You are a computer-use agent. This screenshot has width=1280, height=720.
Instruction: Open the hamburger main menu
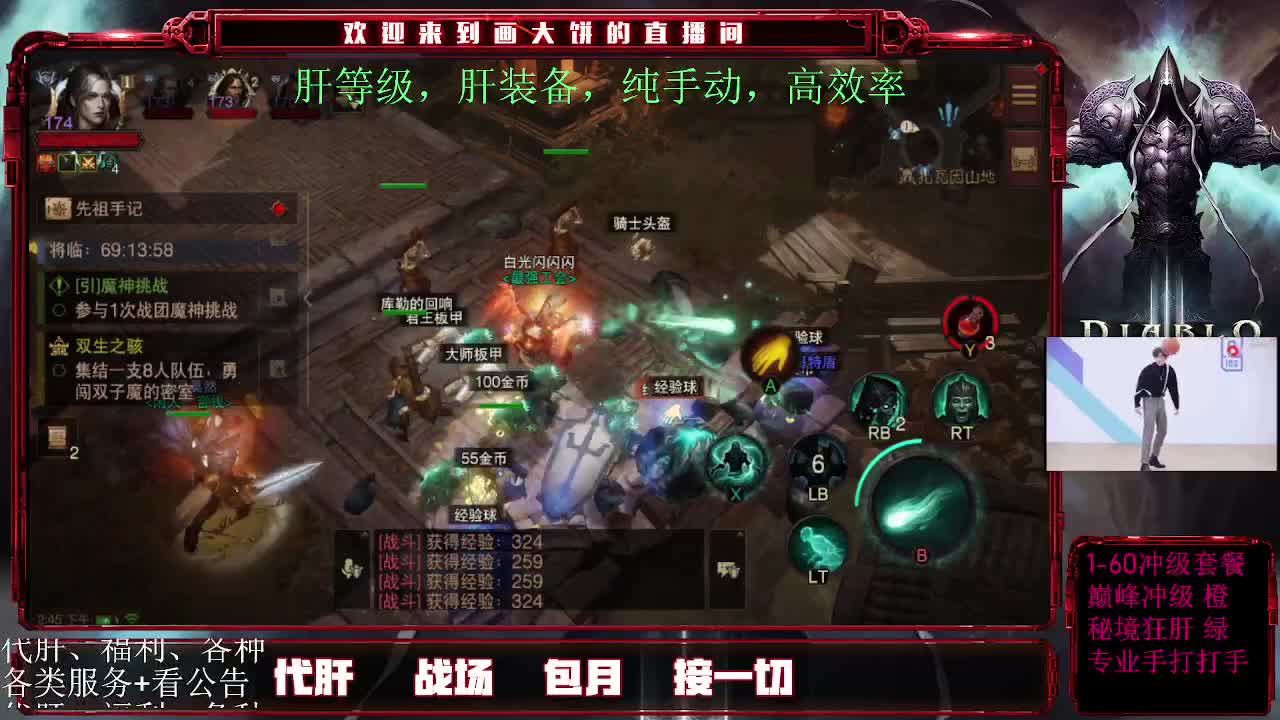pos(1023,93)
